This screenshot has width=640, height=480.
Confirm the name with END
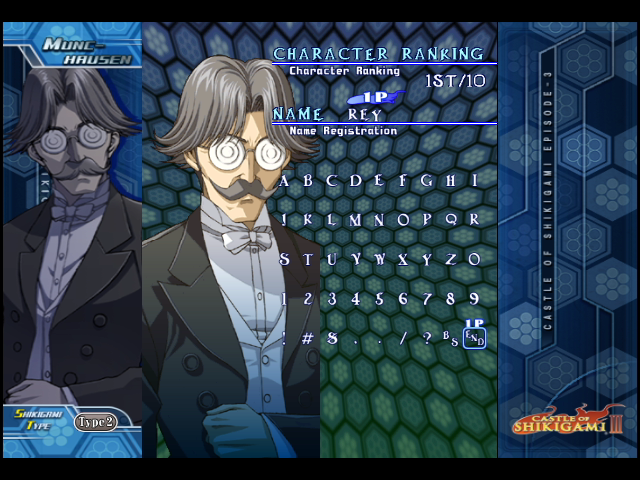click(475, 339)
